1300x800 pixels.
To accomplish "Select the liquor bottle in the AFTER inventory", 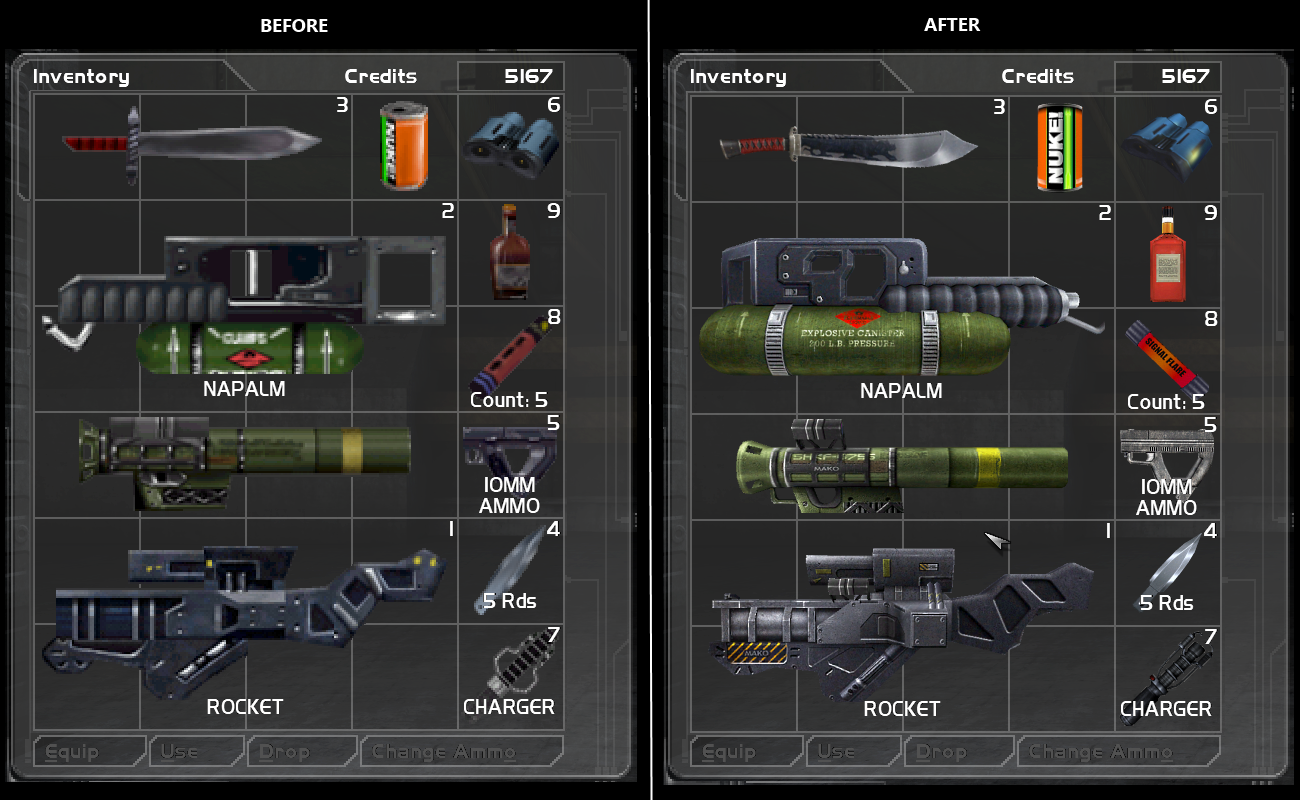I will [x=1164, y=255].
